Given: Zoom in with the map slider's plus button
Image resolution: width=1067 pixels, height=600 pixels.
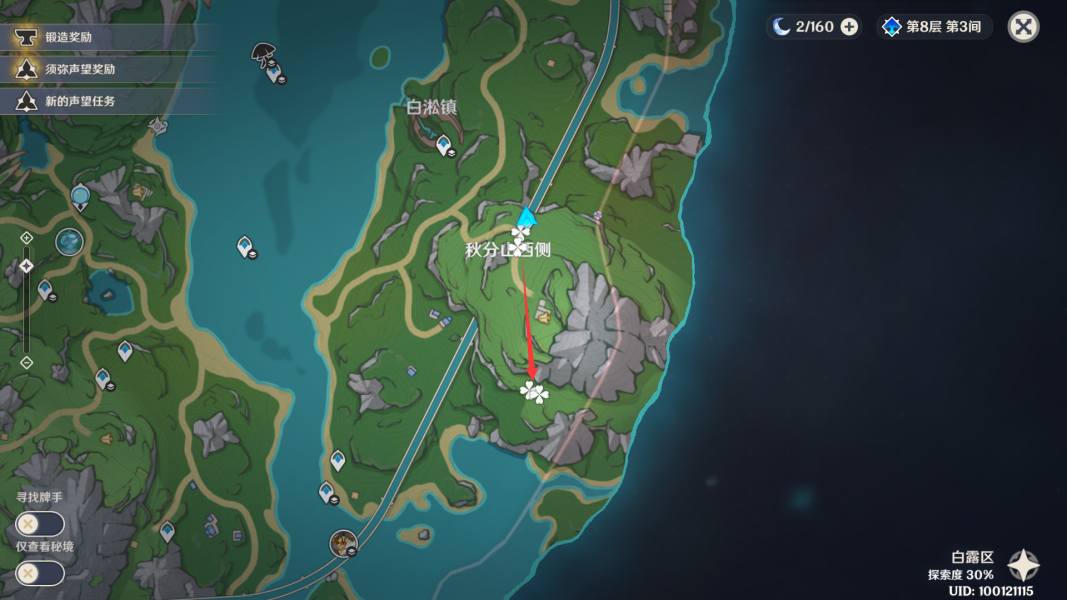Looking at the screenshot, I should [27, 238].
